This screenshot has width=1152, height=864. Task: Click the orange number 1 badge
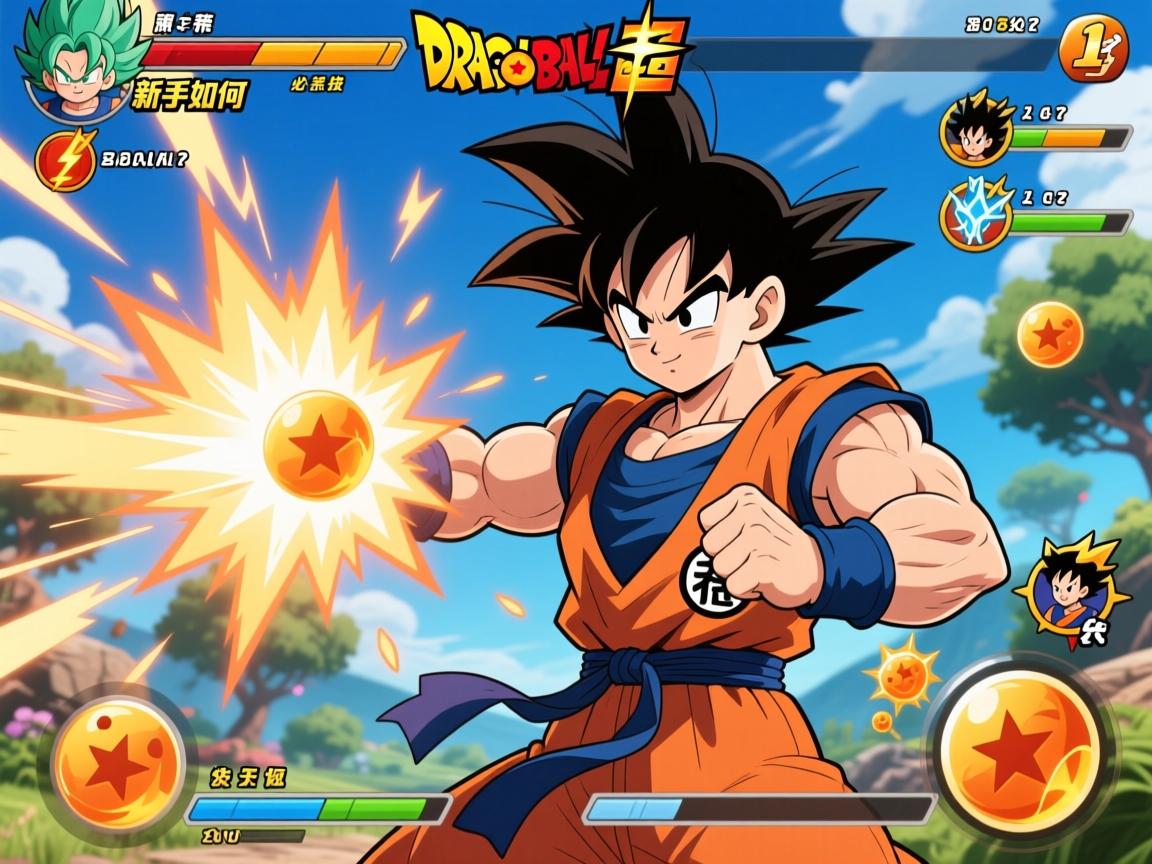tap(1092, 47)
